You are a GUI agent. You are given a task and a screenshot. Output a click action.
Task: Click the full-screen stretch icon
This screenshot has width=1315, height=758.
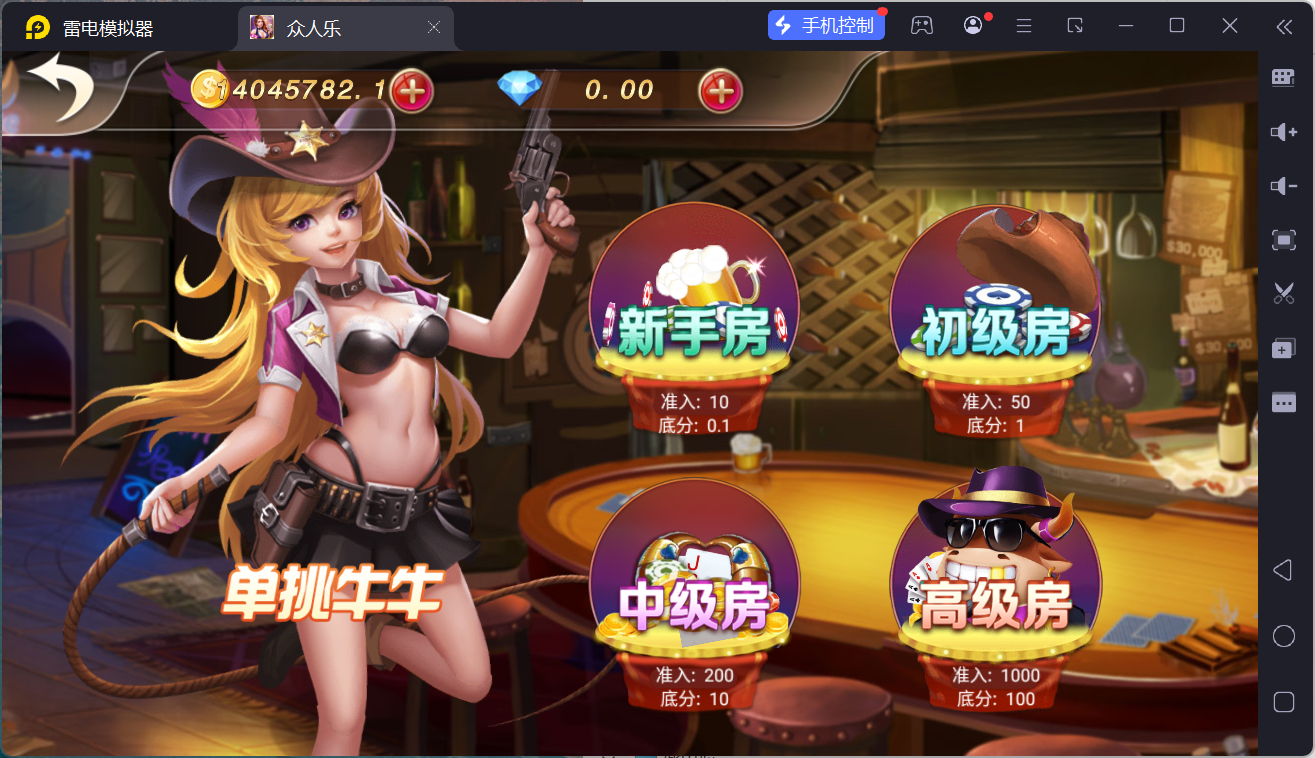coord(1283,240)
